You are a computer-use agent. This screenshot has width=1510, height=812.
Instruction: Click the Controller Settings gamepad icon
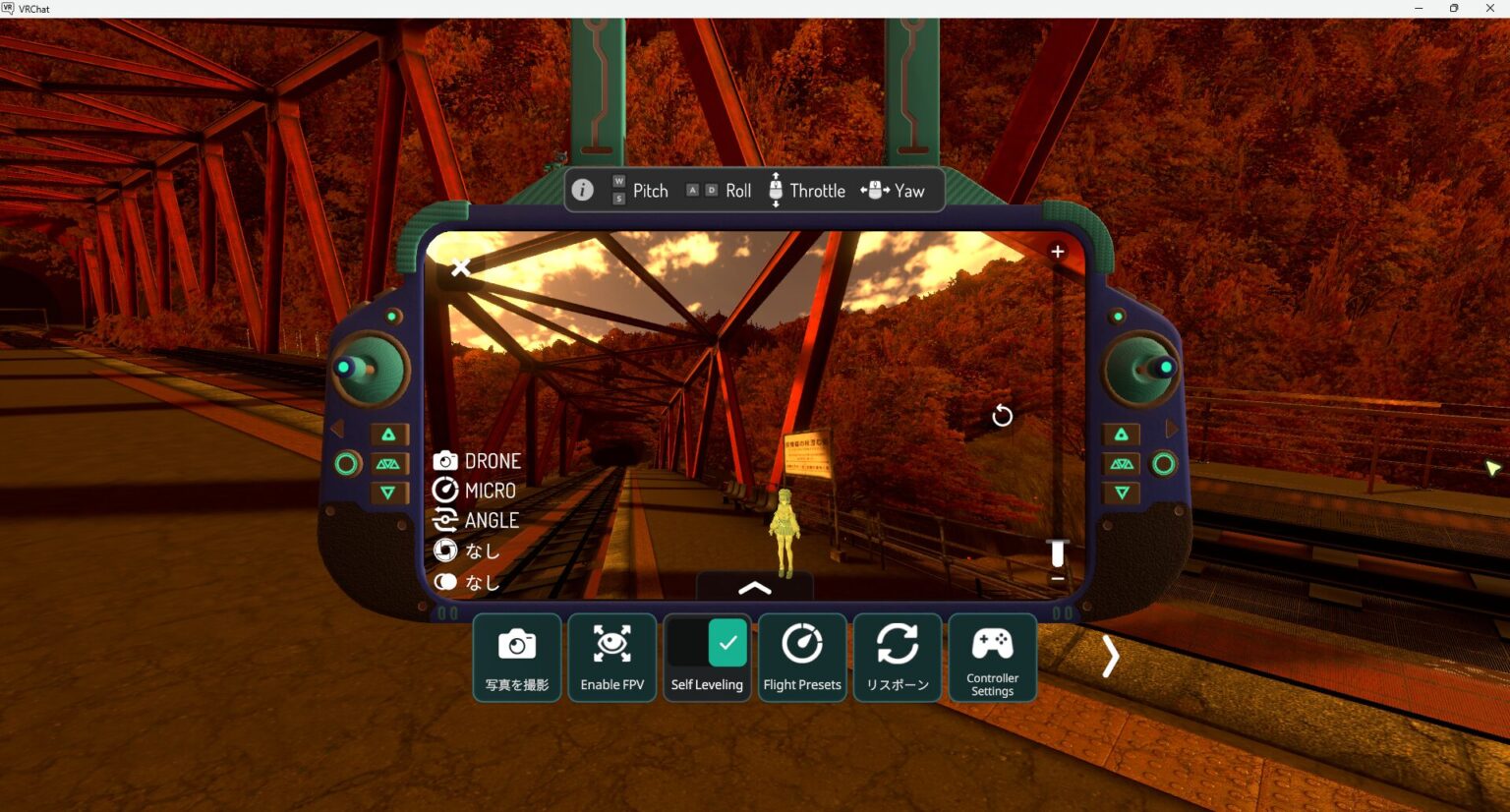point(992,644)
